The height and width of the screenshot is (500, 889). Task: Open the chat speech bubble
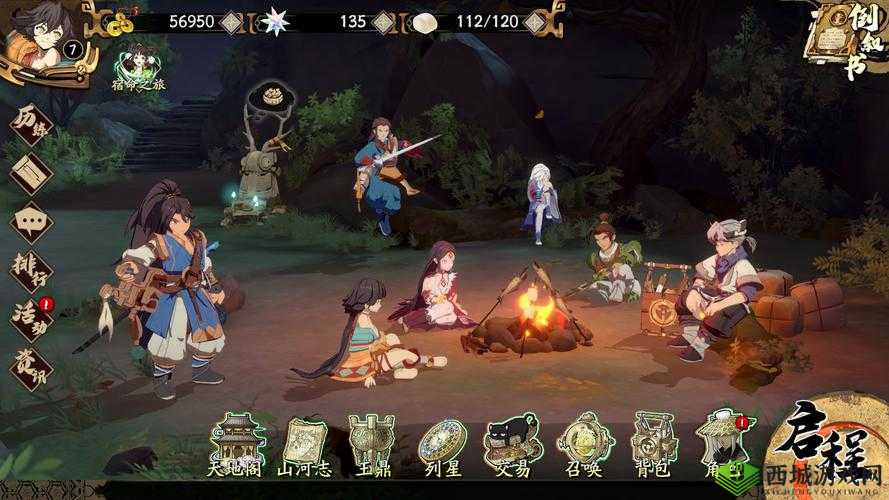coord(30,221)
